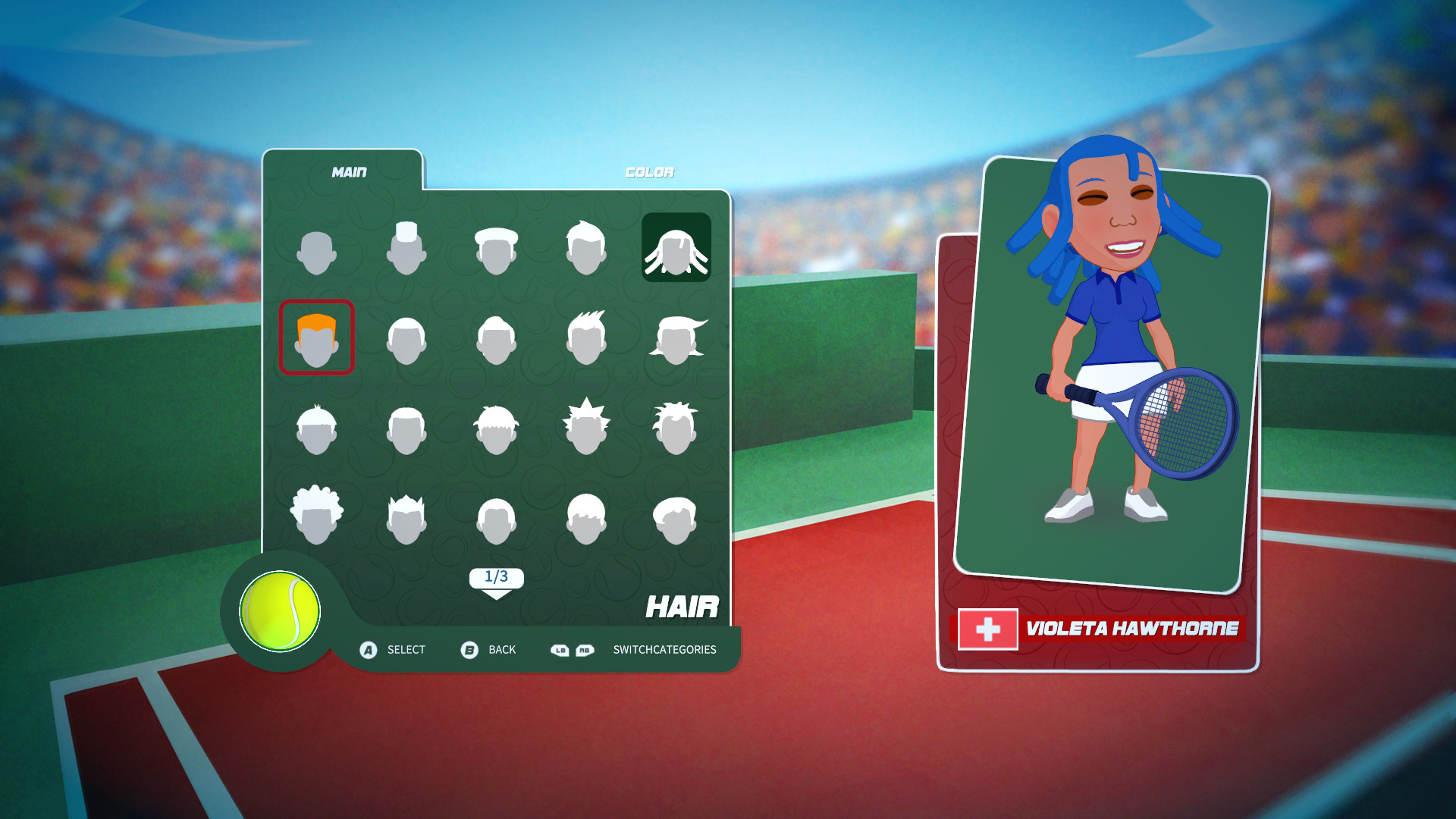Select the crown-spikes hairstyle
The height and width of the screenshot is (819, 1456).
coord(406,512)
